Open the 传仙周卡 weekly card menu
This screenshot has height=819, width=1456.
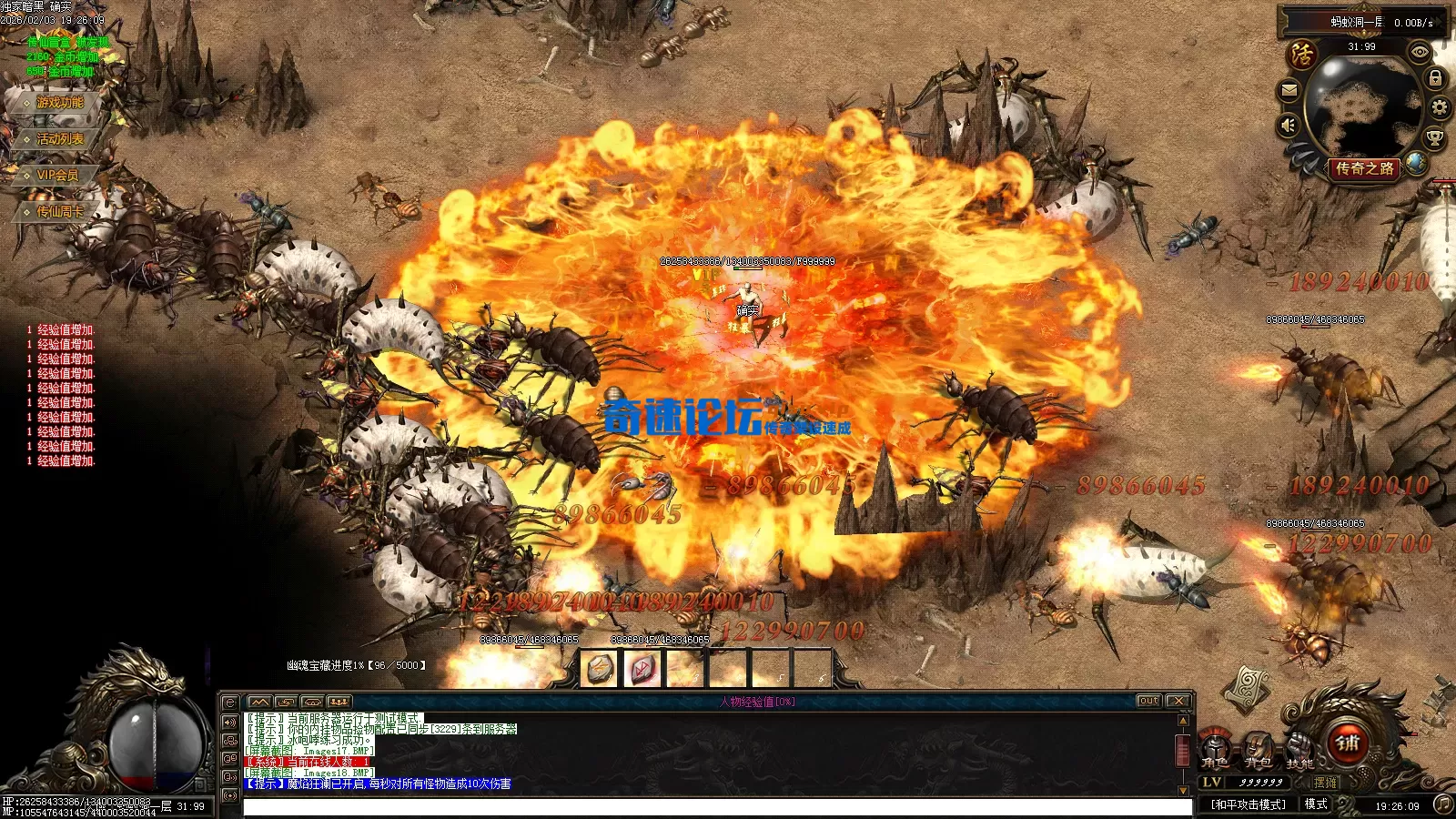(x=58, y=211)
